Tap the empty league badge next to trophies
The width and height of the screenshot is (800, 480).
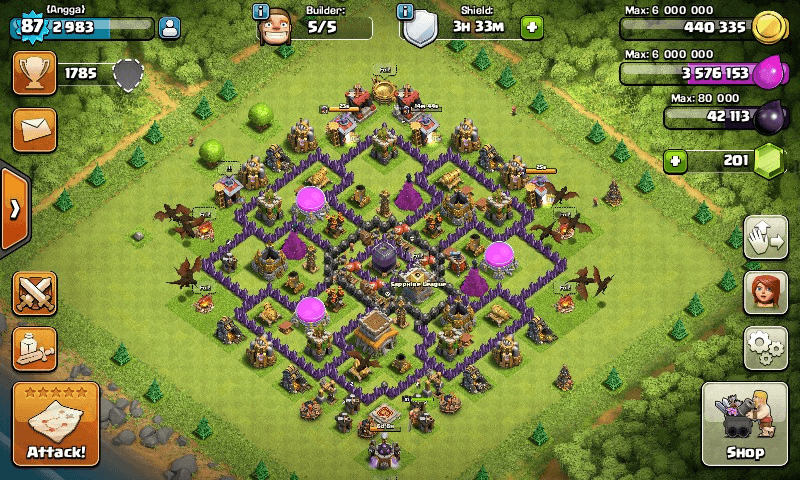click(x=127, y=73)
